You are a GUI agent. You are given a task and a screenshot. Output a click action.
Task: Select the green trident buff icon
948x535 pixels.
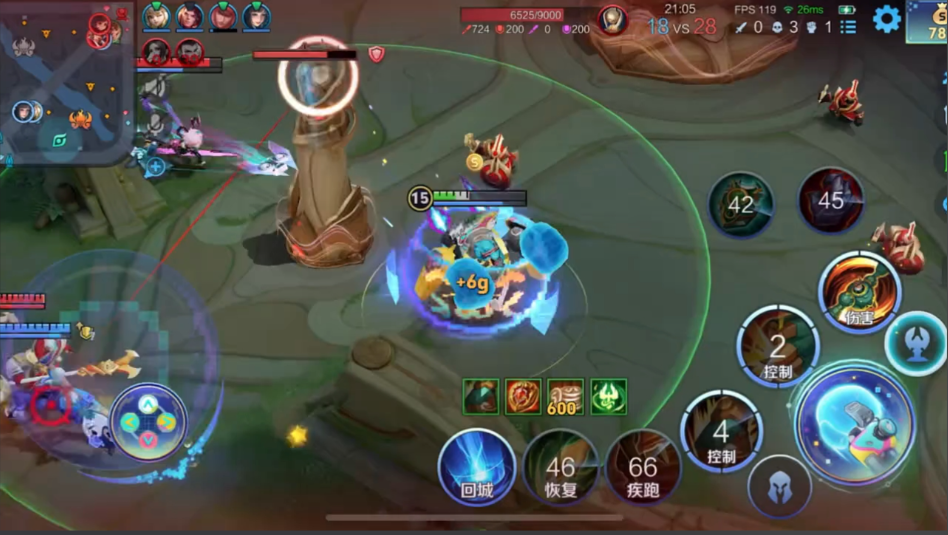click(x=608, y=397)
